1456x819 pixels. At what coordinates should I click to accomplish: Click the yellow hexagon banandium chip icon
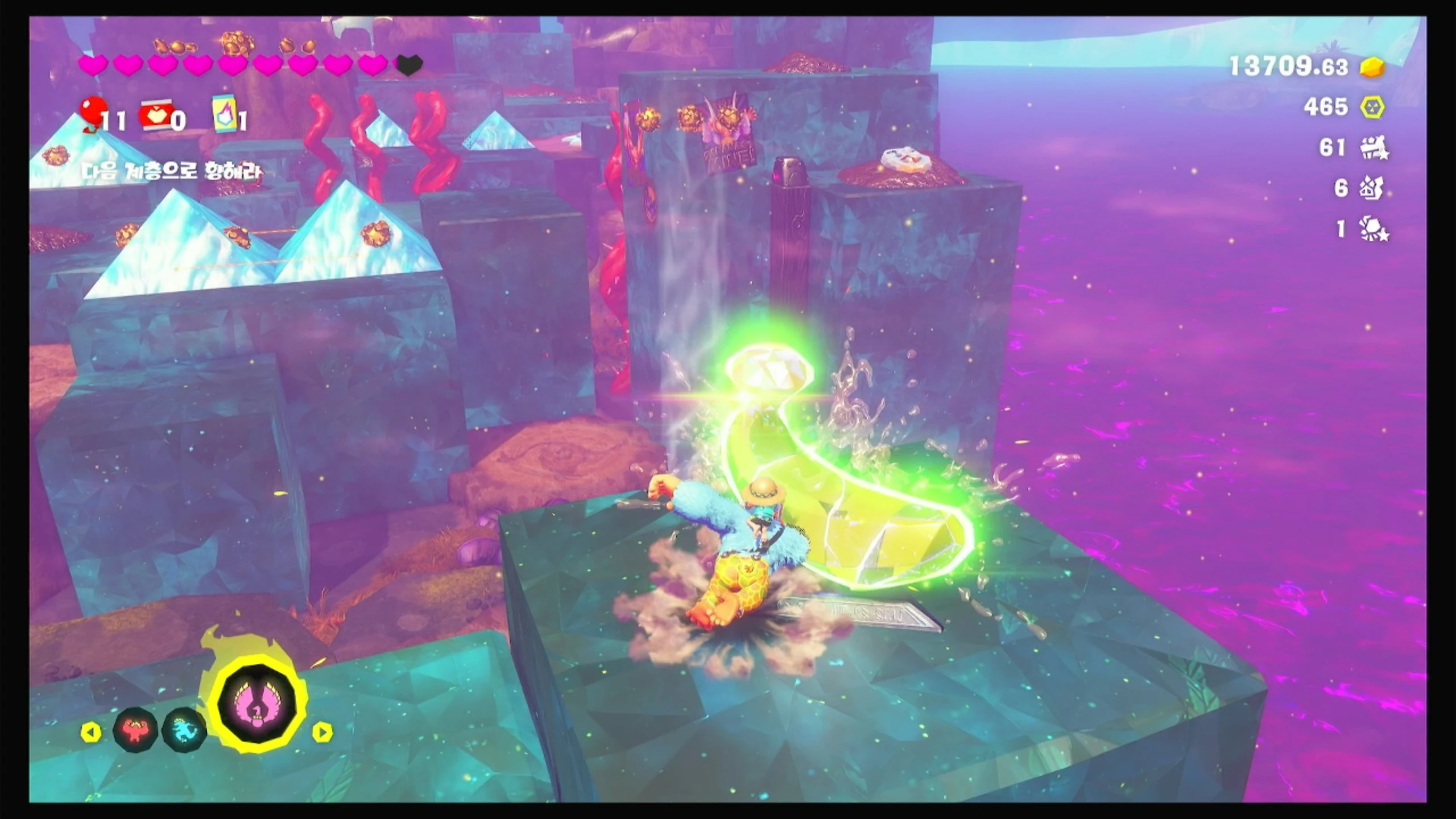coord(1372,107)
